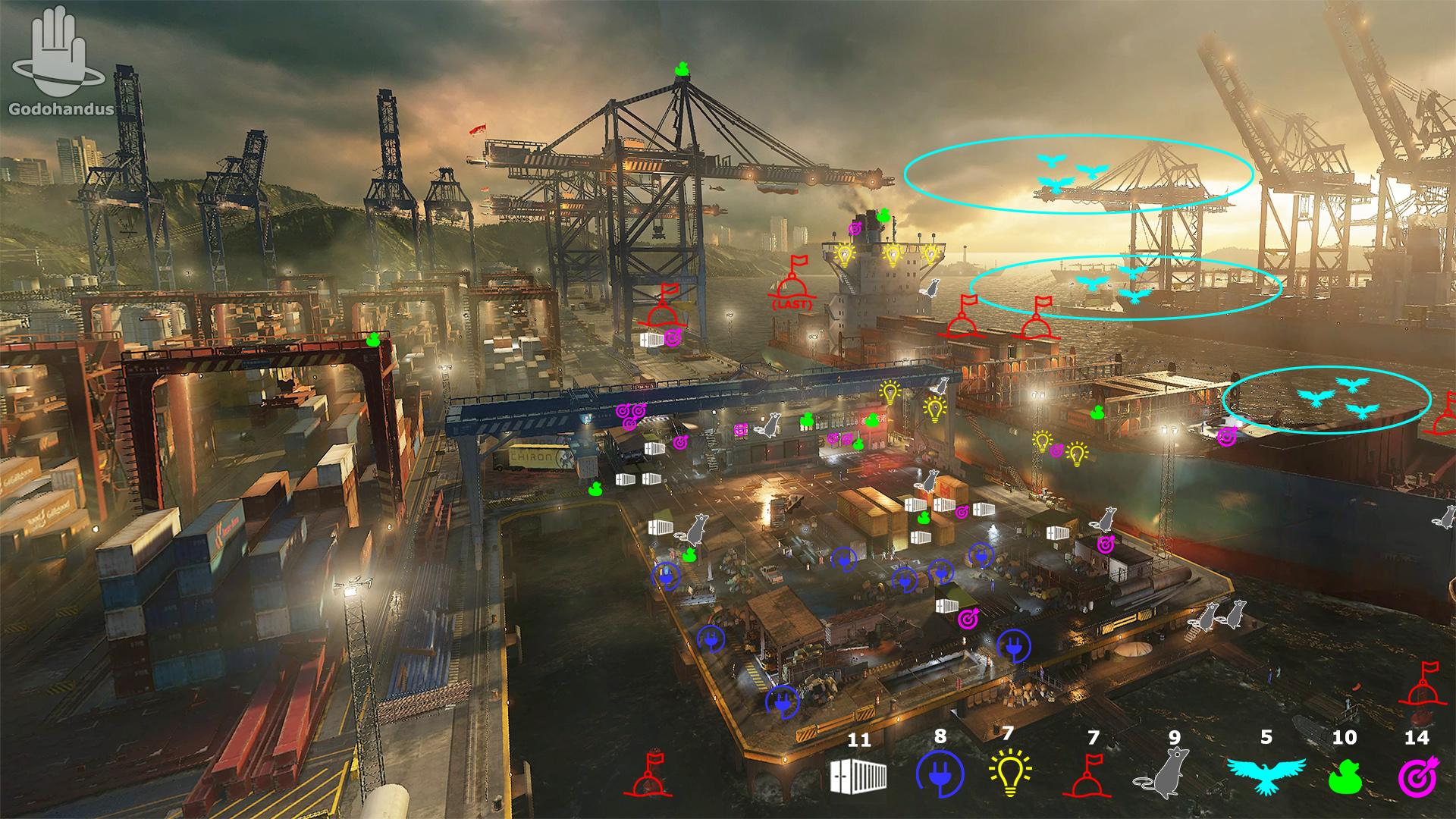Choose the blue power plug legend icon

click(x=940, y=776)
